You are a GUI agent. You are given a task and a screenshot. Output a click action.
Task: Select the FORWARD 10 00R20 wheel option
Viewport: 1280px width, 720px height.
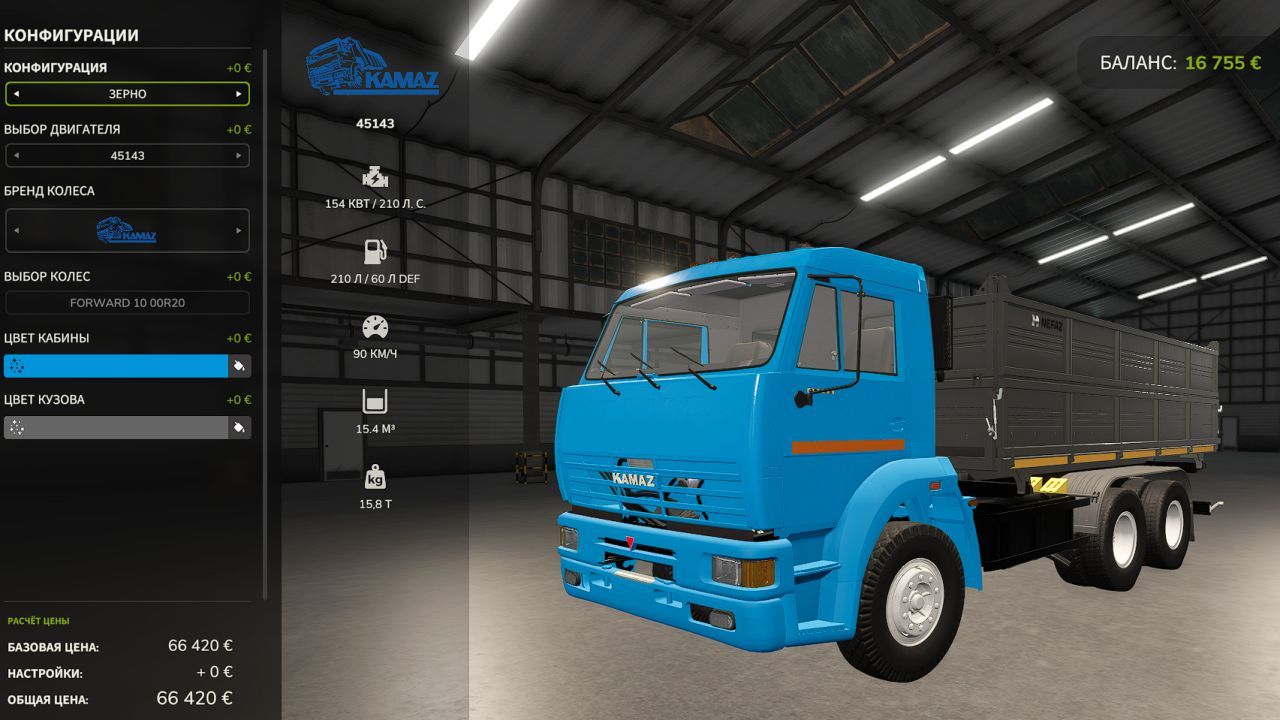pos(127,302)
